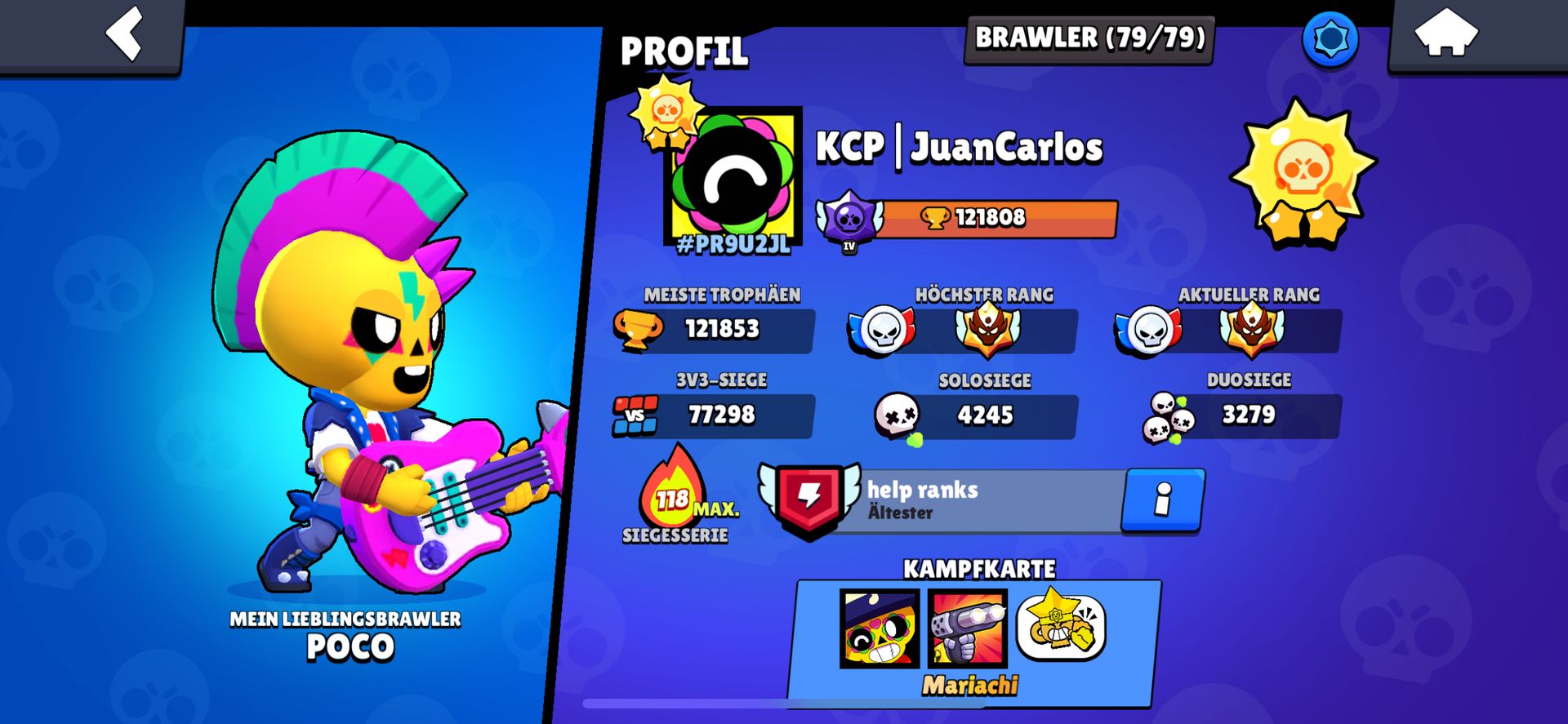Tap the Höchster Rang rank badges

(x=964, y=330)
